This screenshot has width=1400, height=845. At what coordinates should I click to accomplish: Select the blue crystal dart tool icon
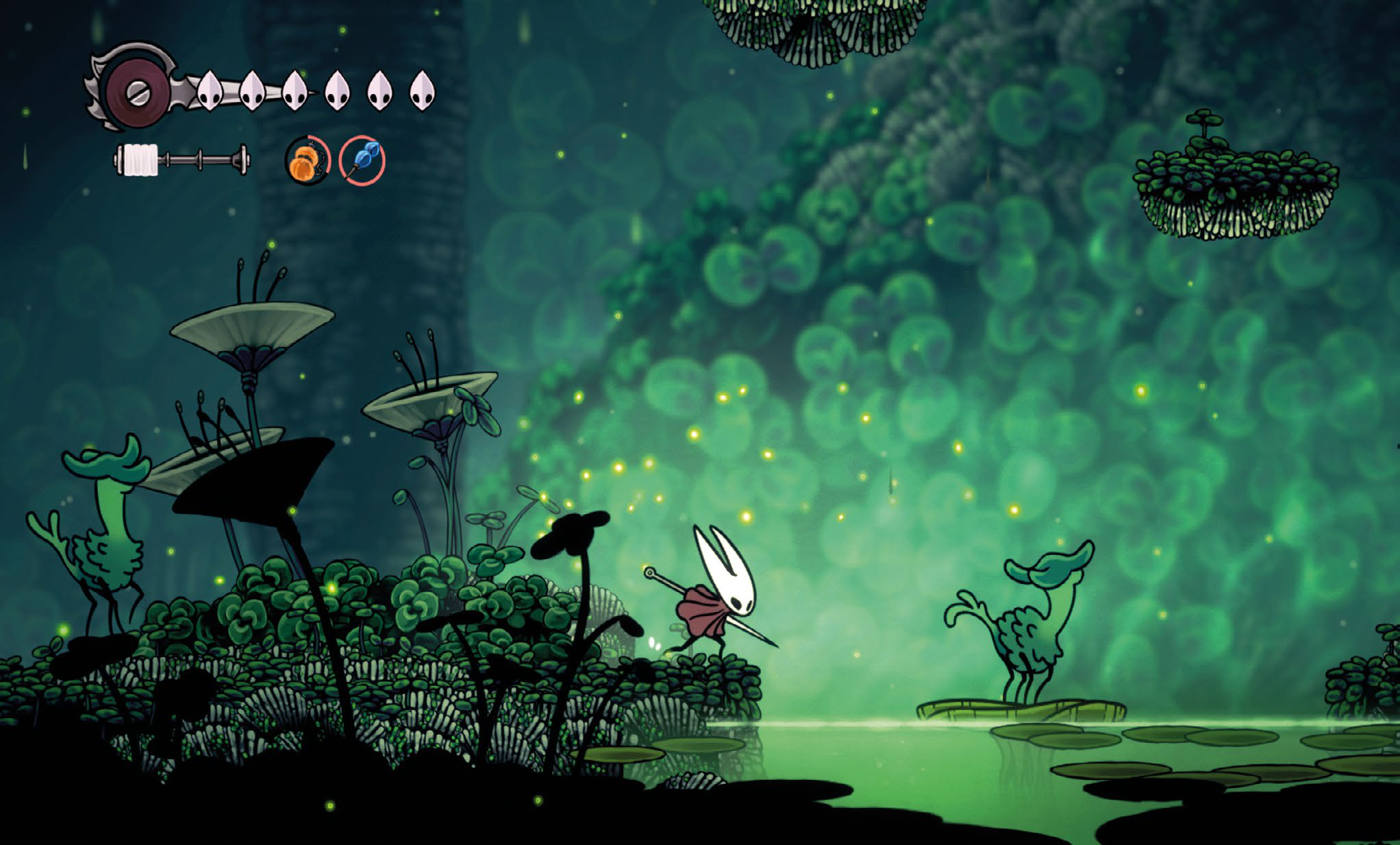(x=362, y=160)
